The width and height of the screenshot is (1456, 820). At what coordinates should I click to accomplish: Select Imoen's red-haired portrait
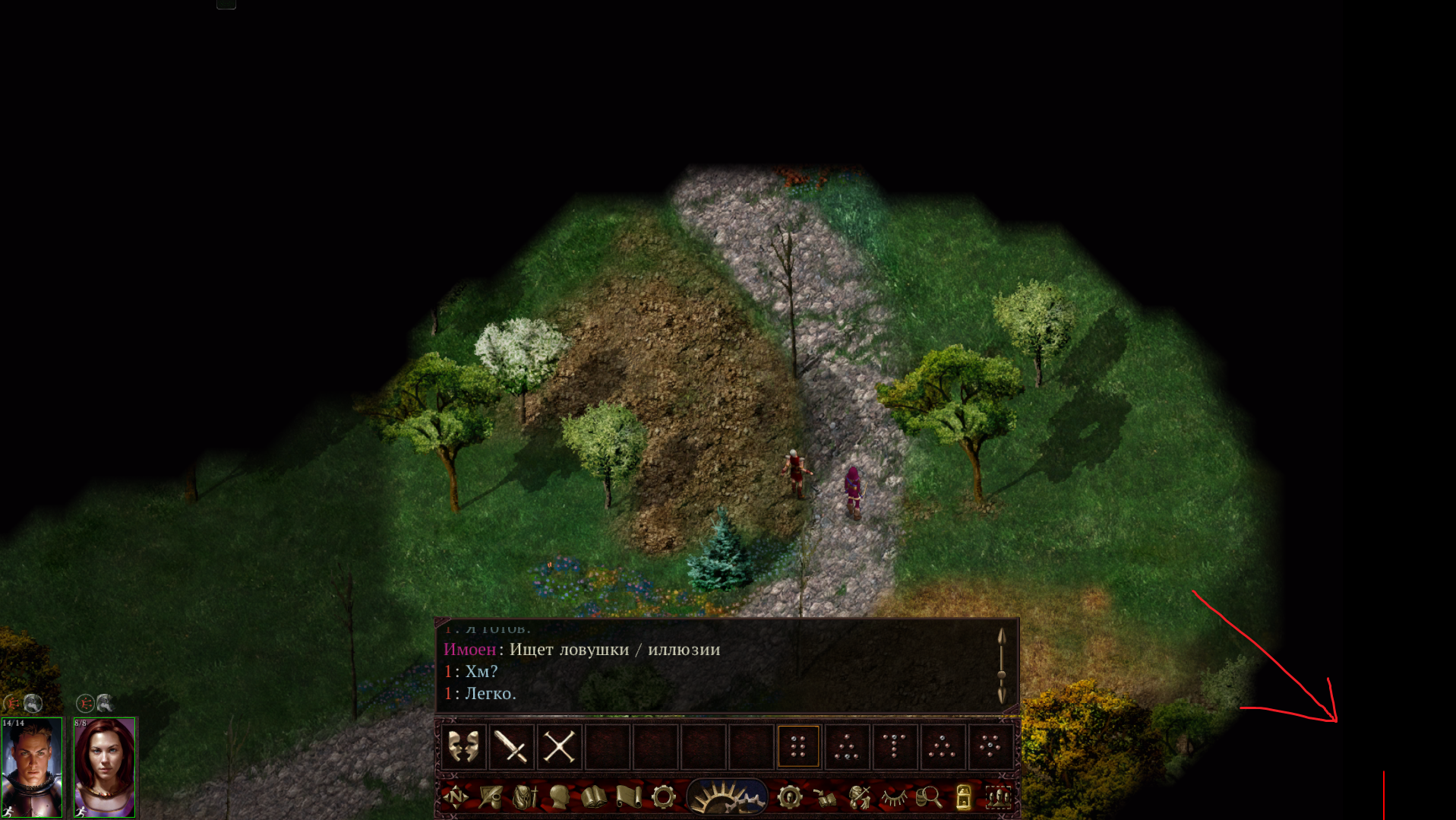(105, 768)
